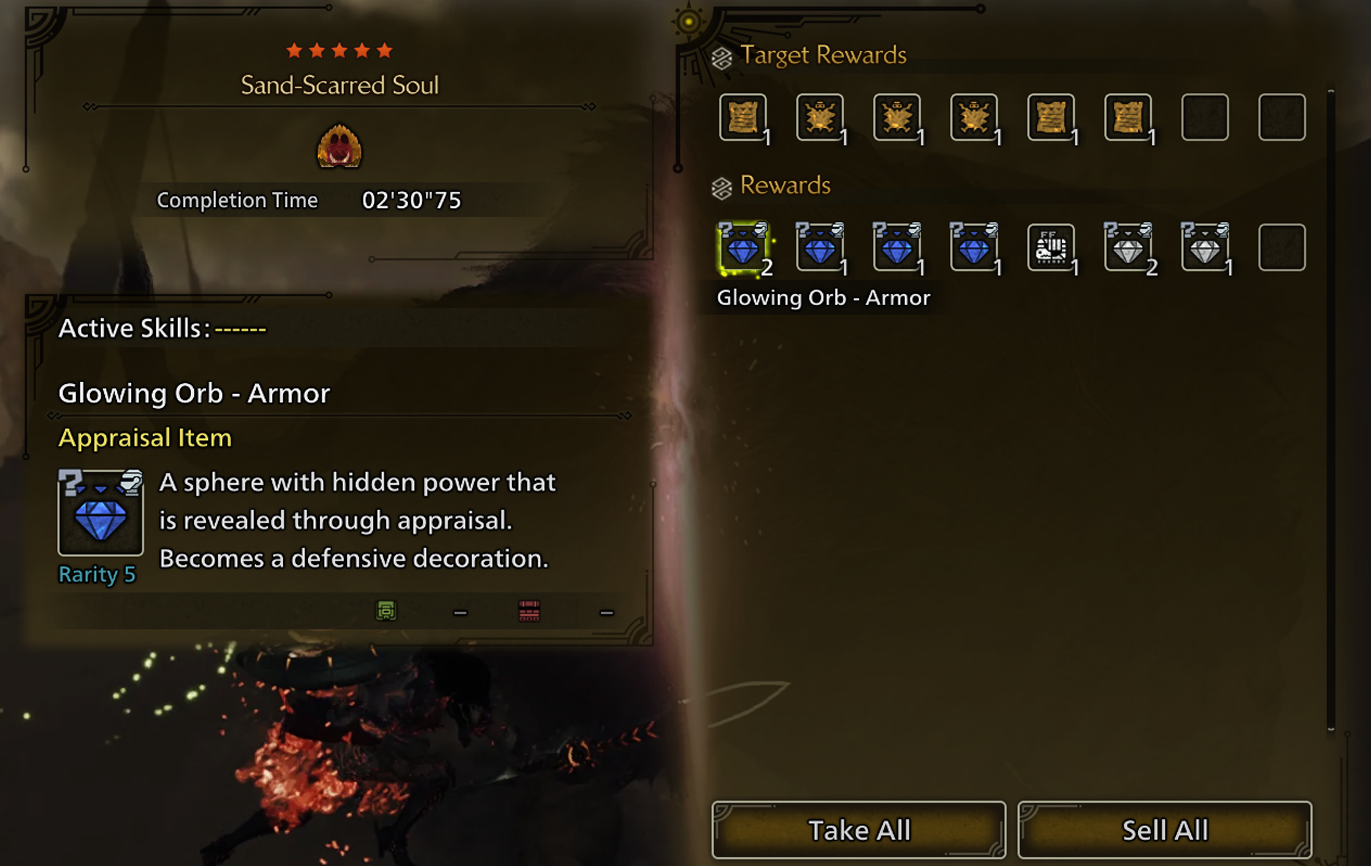Select the monster head icon above Completion Time
Image resolution: width=1371 pixels, height=866 pixels.
tap(341, 146)
